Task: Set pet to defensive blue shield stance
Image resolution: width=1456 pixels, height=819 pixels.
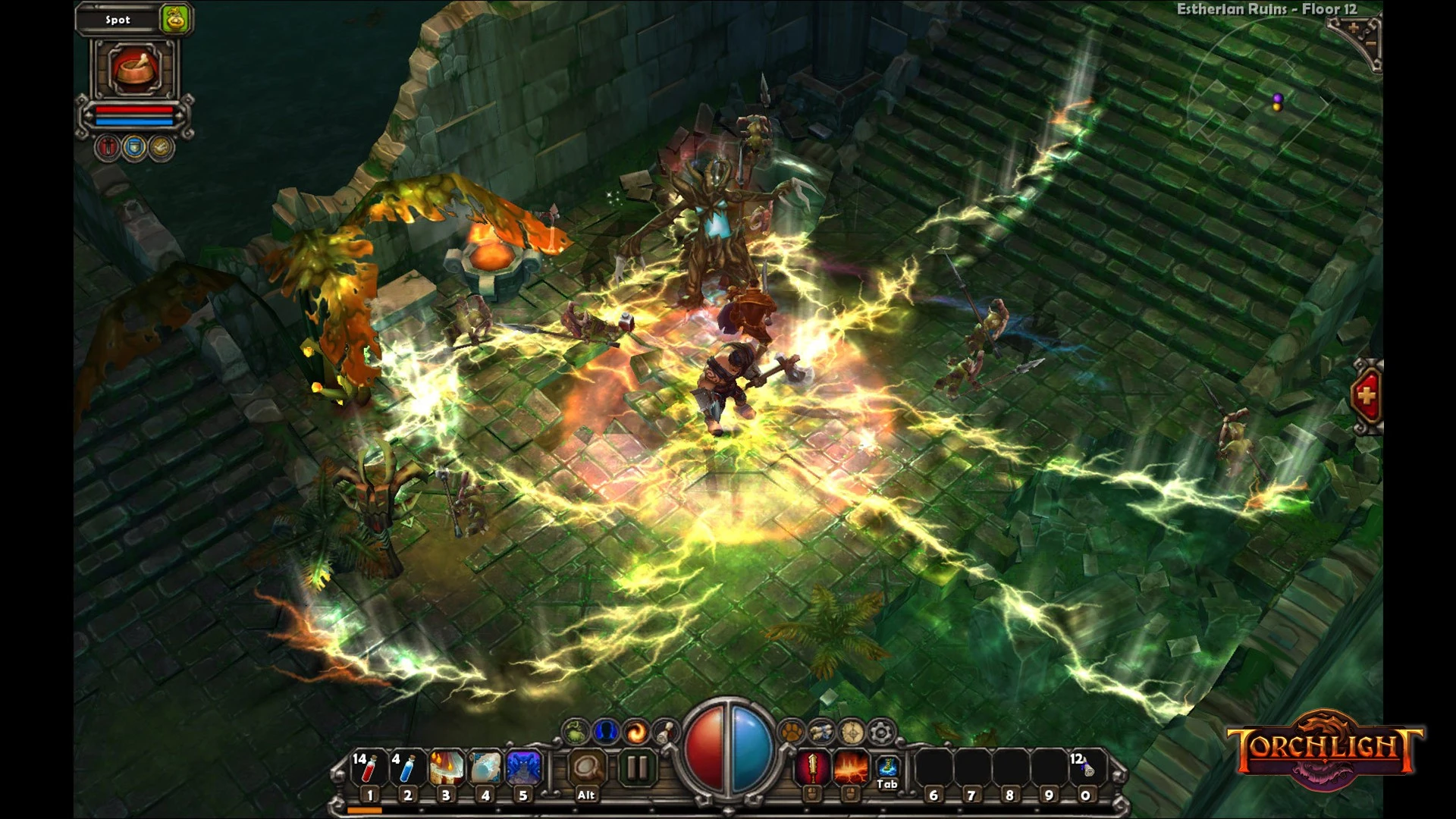Action: pyautogui.click(x=134, y=148)
